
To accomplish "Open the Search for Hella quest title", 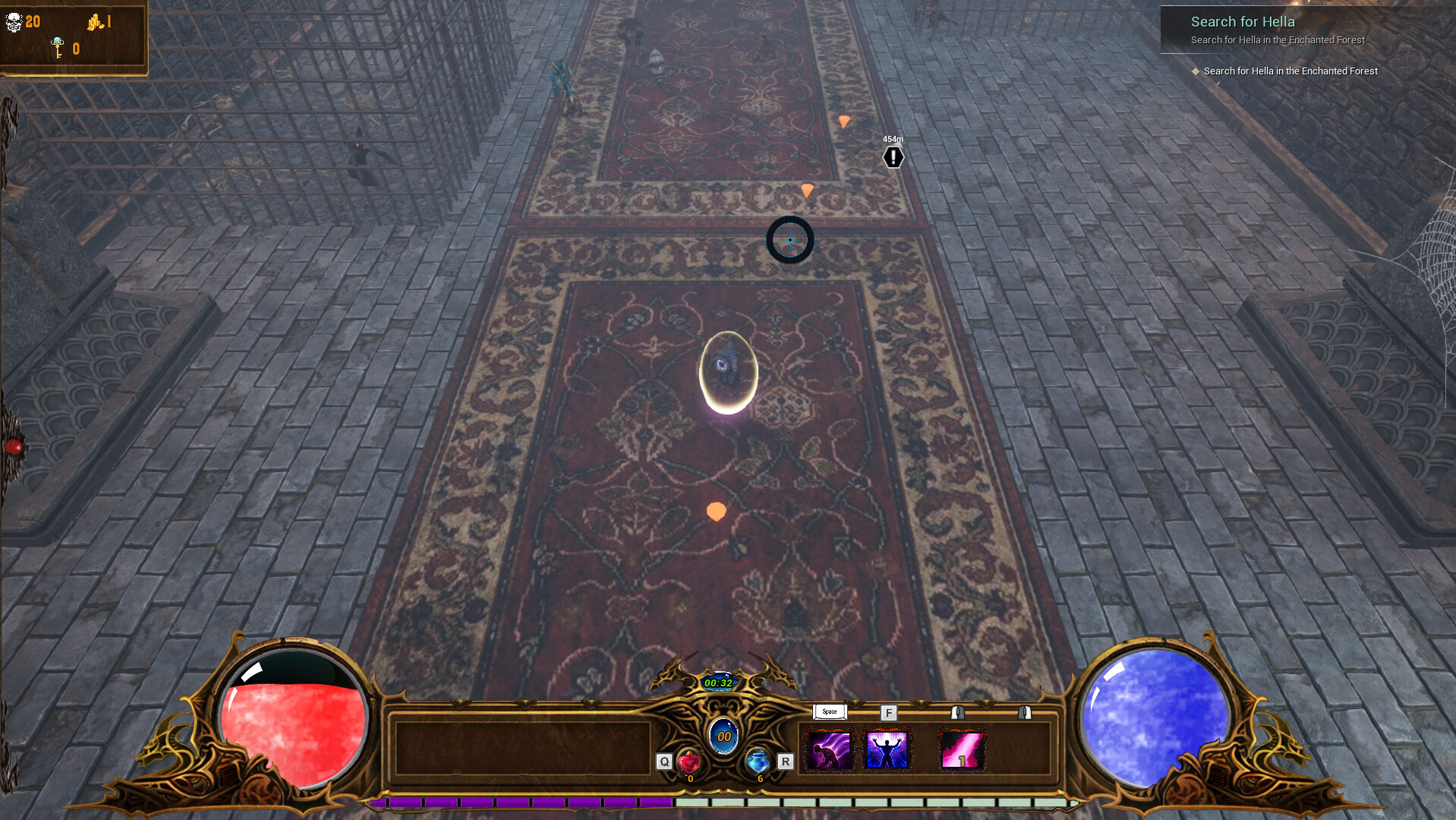I will pyautogui.click(x=1243, y=22).
